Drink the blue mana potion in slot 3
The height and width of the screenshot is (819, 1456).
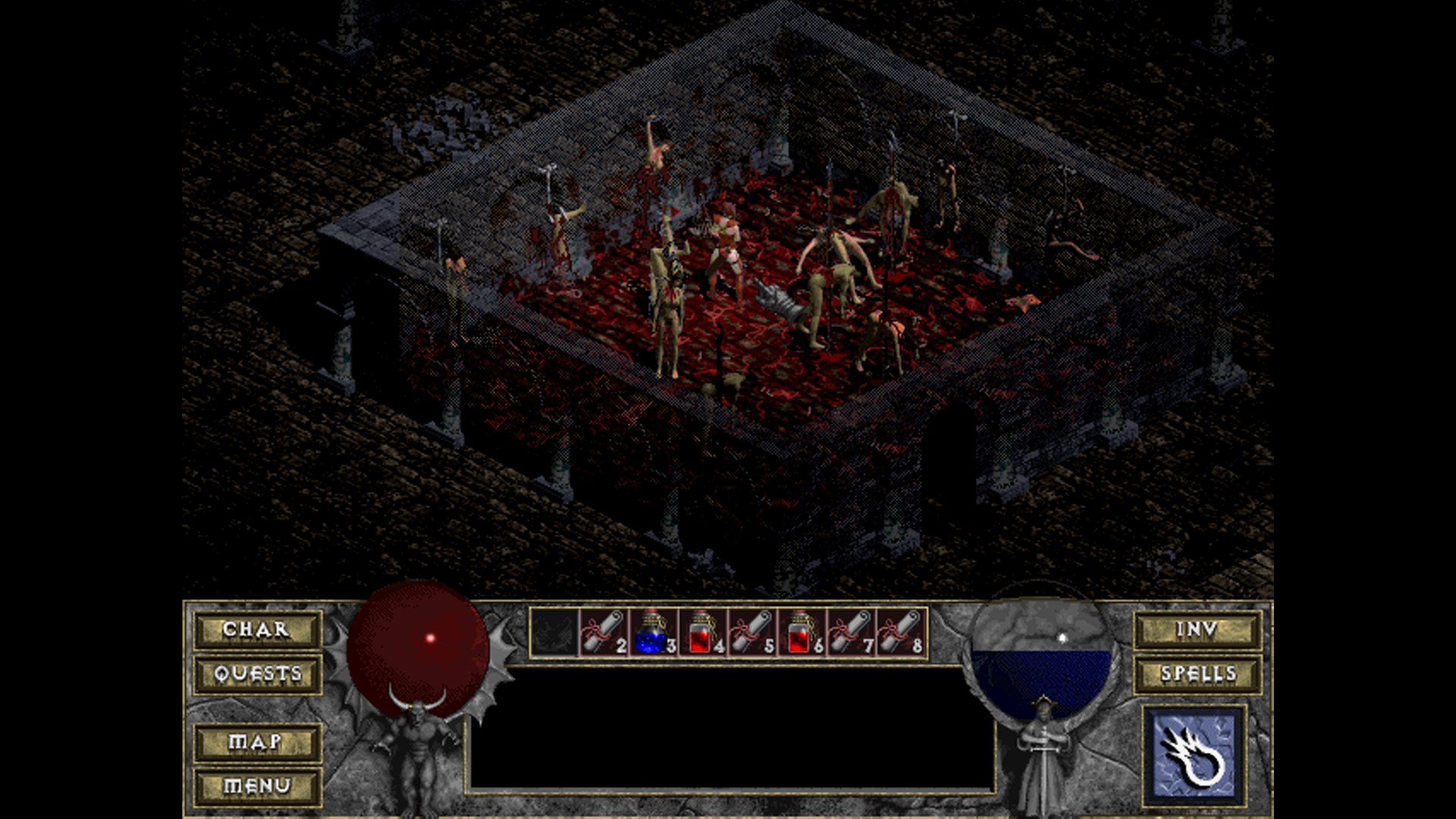pyautogui.click(x=653, y=632)
